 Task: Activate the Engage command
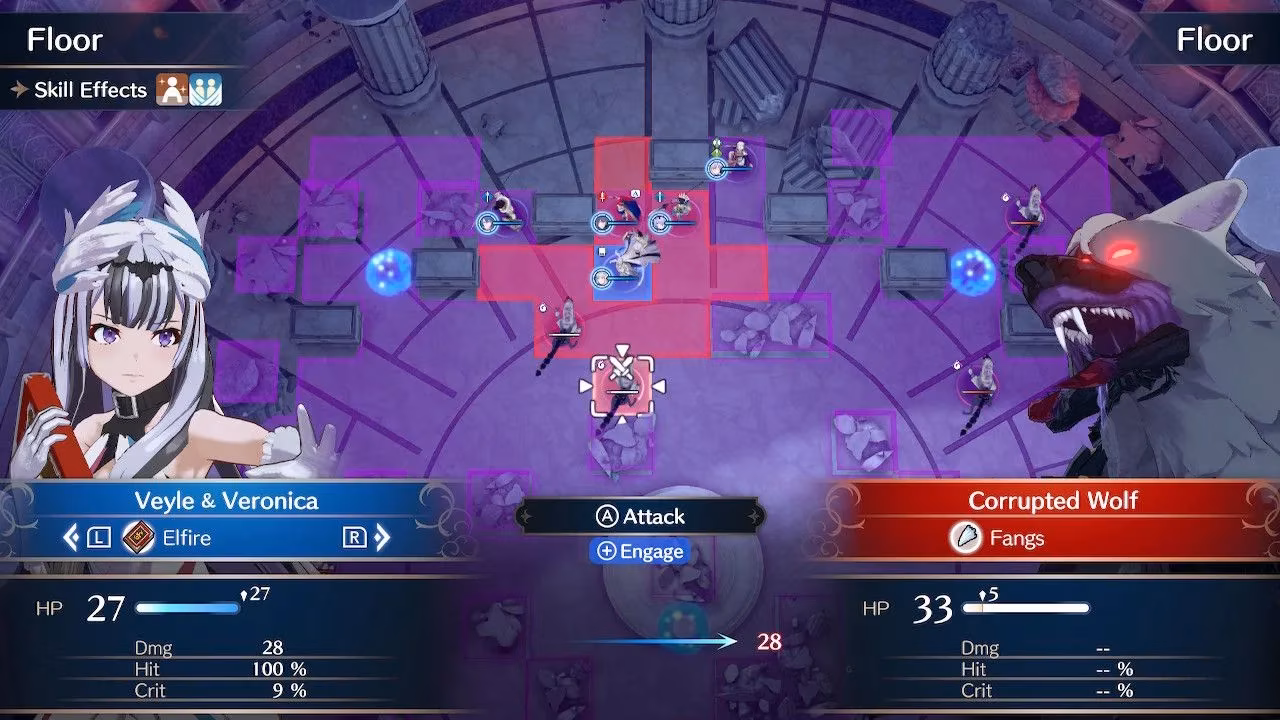640,550
